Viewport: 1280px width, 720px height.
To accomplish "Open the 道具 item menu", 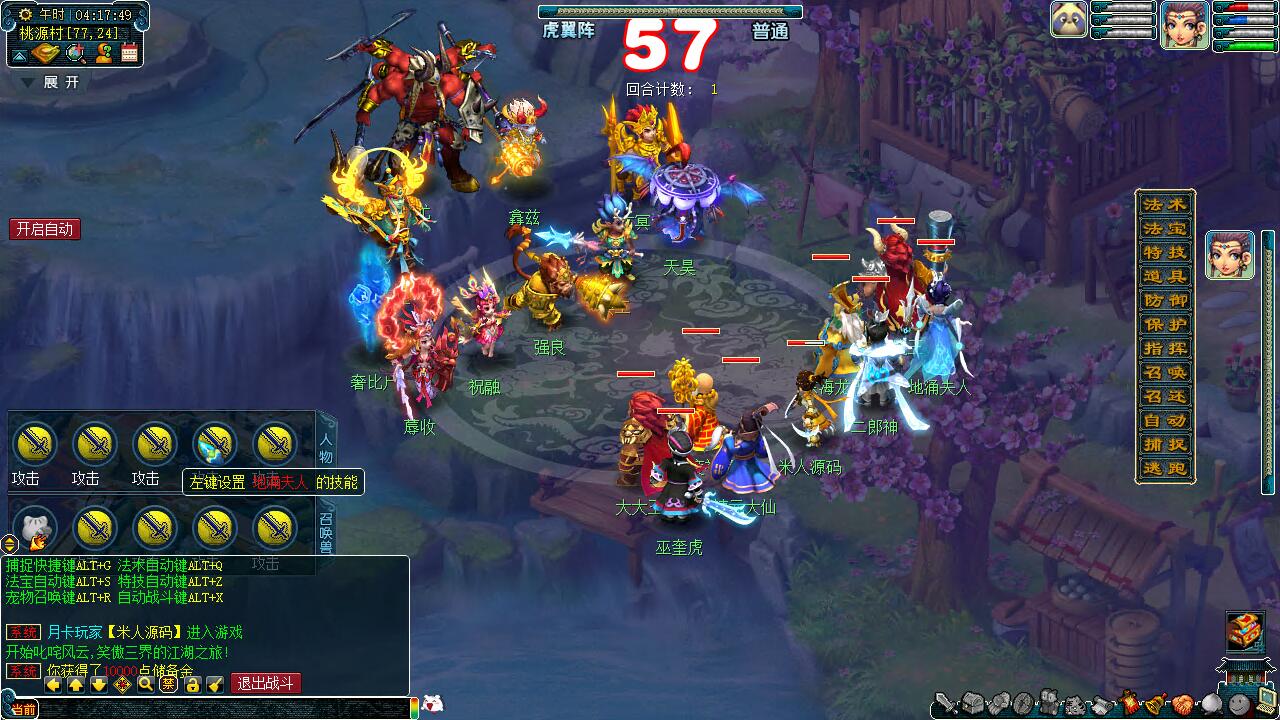I will [x=1165, y=276].
